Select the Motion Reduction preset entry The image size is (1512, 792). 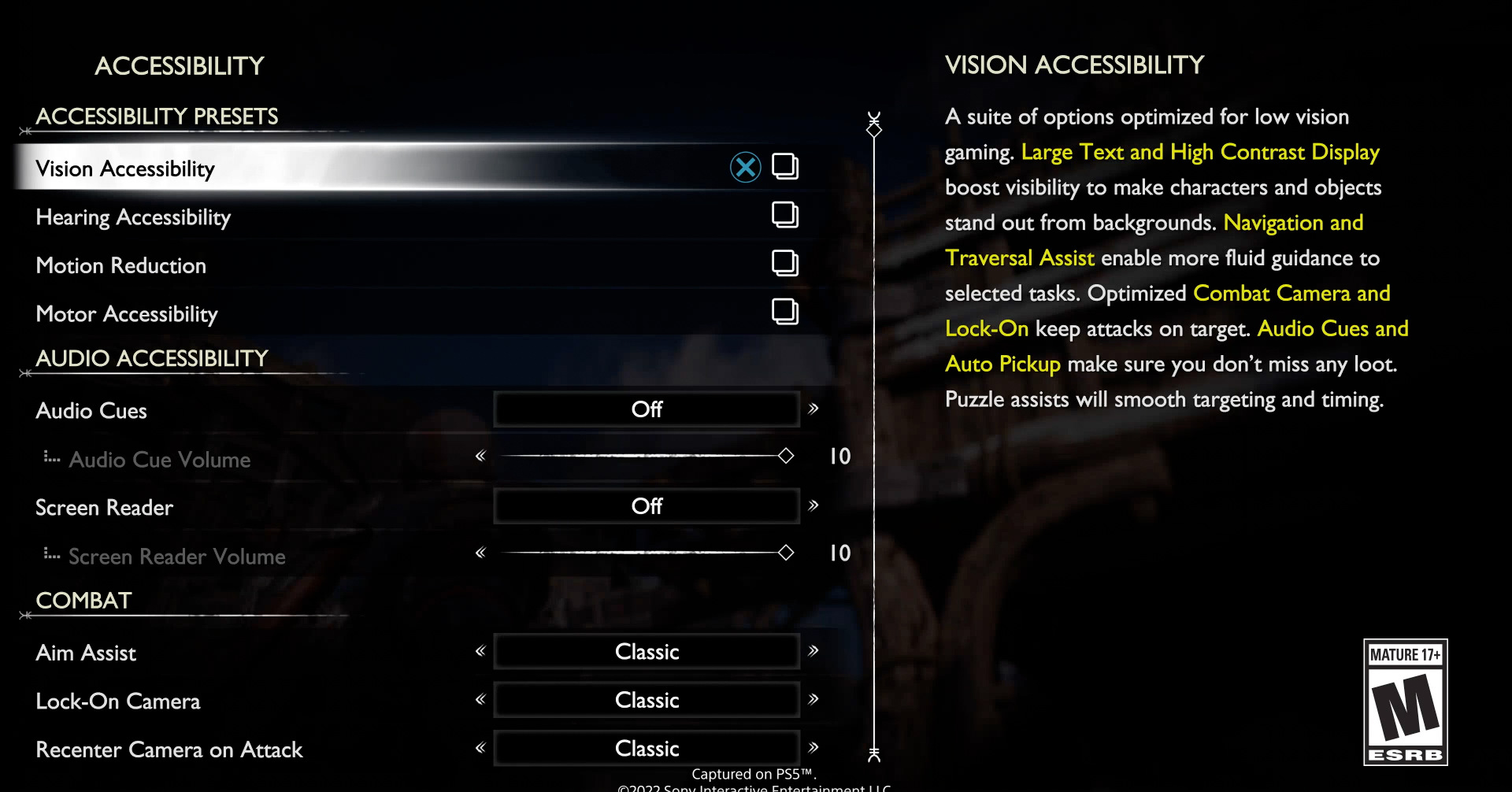click(120, 265)
